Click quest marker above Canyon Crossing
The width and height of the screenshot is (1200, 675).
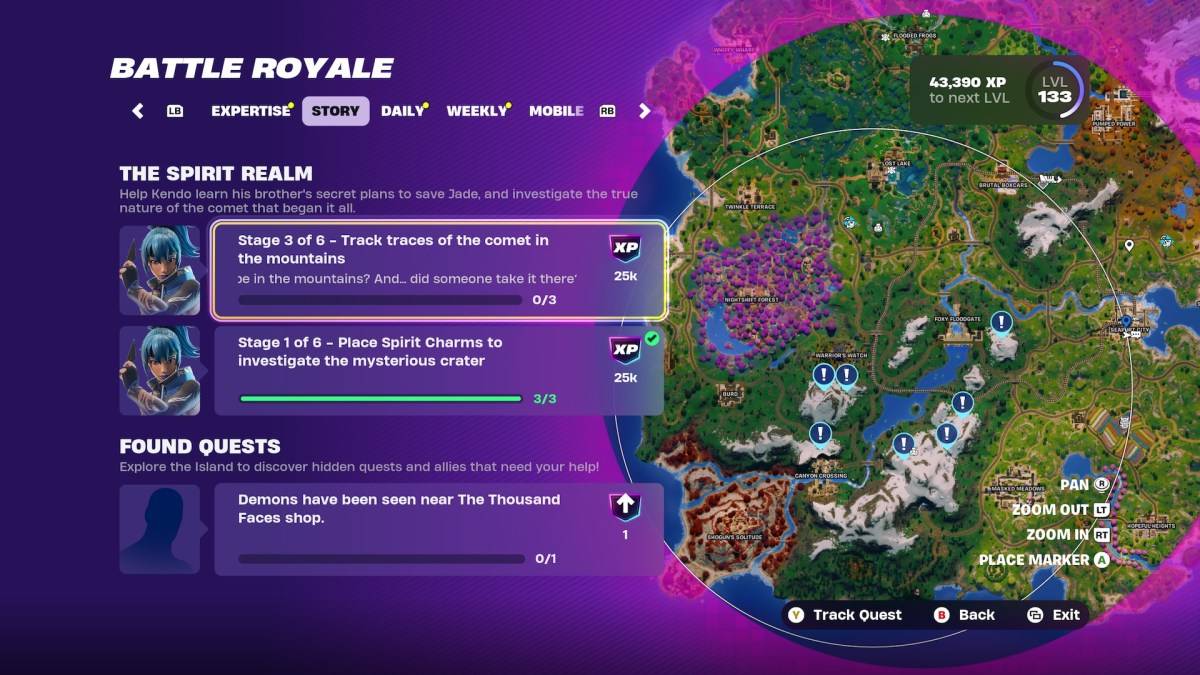pos(820,434)
